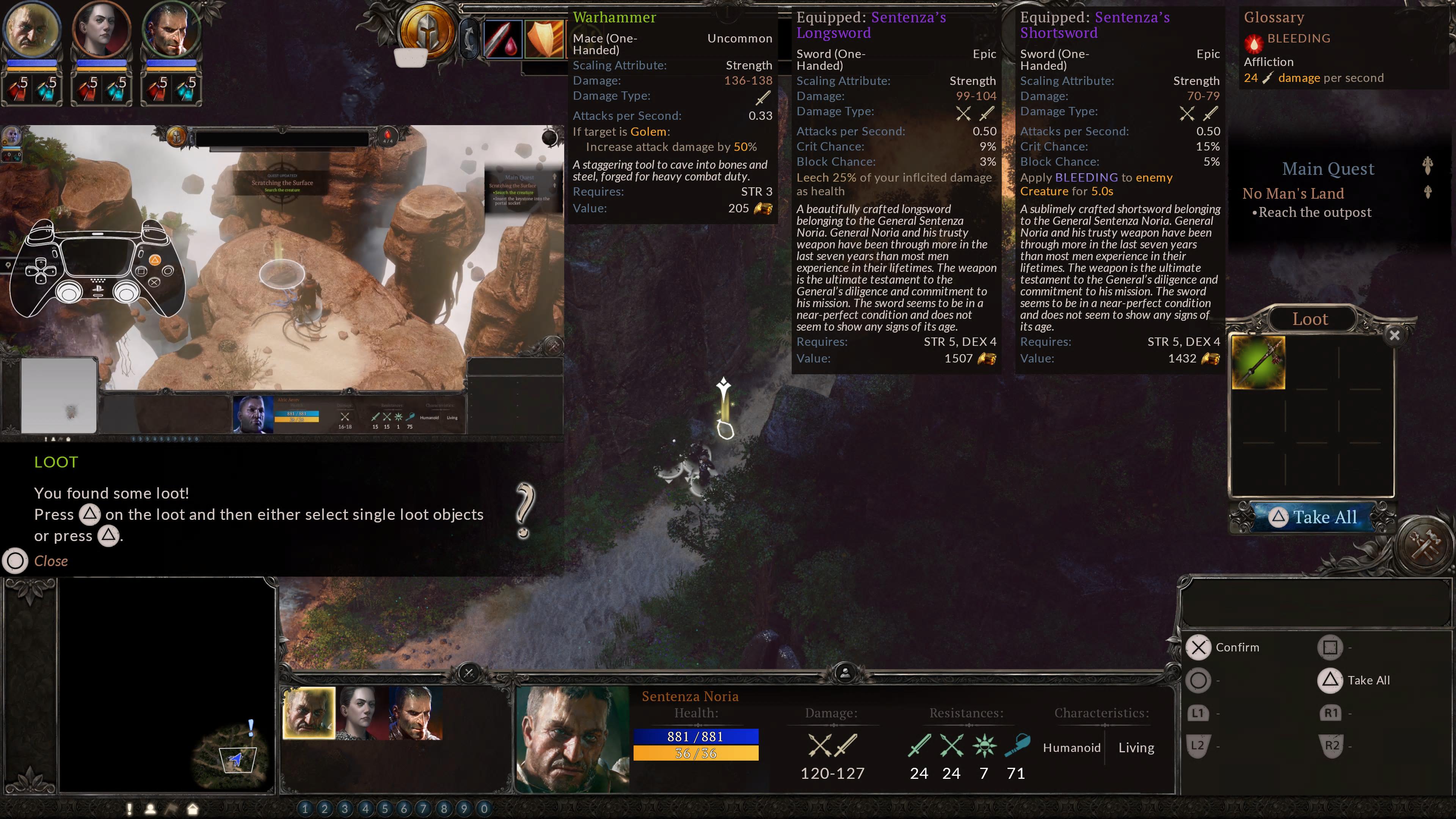Open help via the tutorial question mark
1456x819 pixels.
tap(524, 510)
